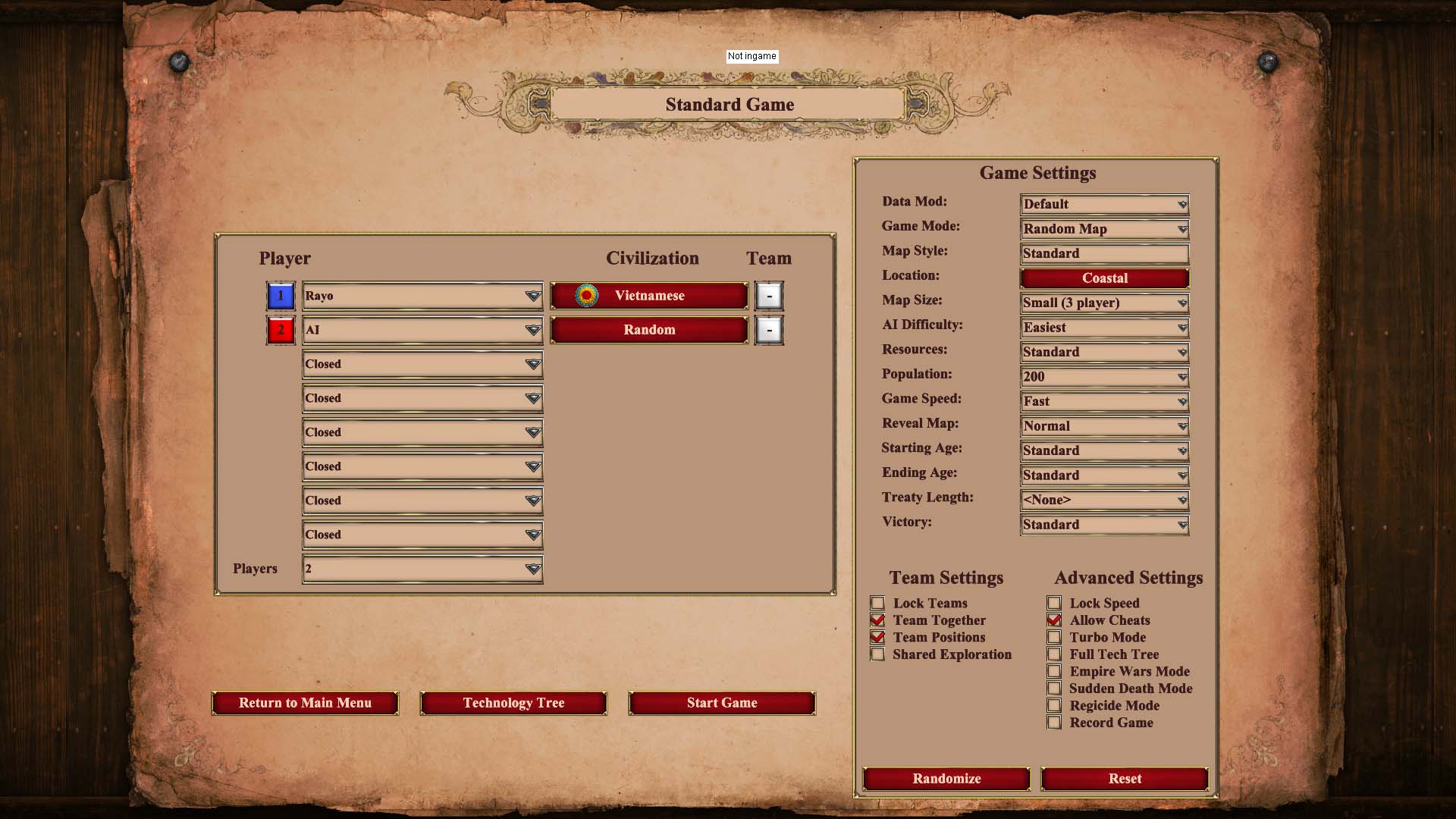
Task: Open the Game Mode dropdown
Action: click(x=1104, y=229)
